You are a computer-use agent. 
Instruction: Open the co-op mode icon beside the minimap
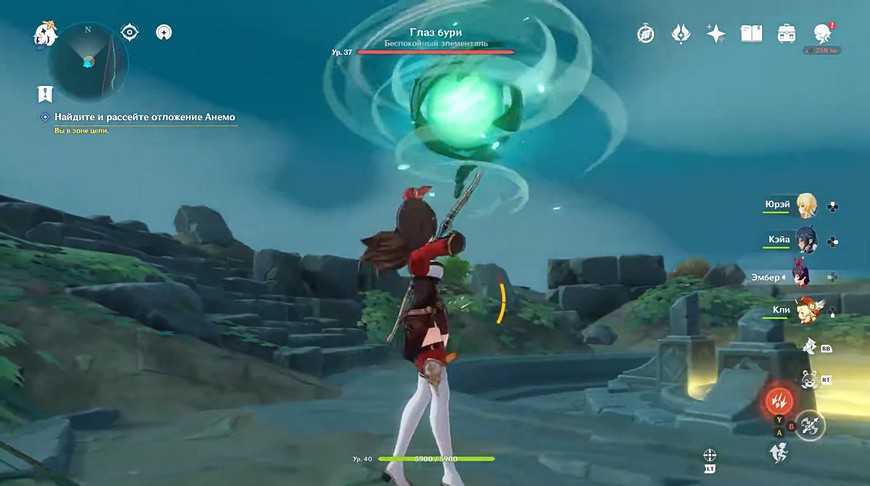coord(163,32)
